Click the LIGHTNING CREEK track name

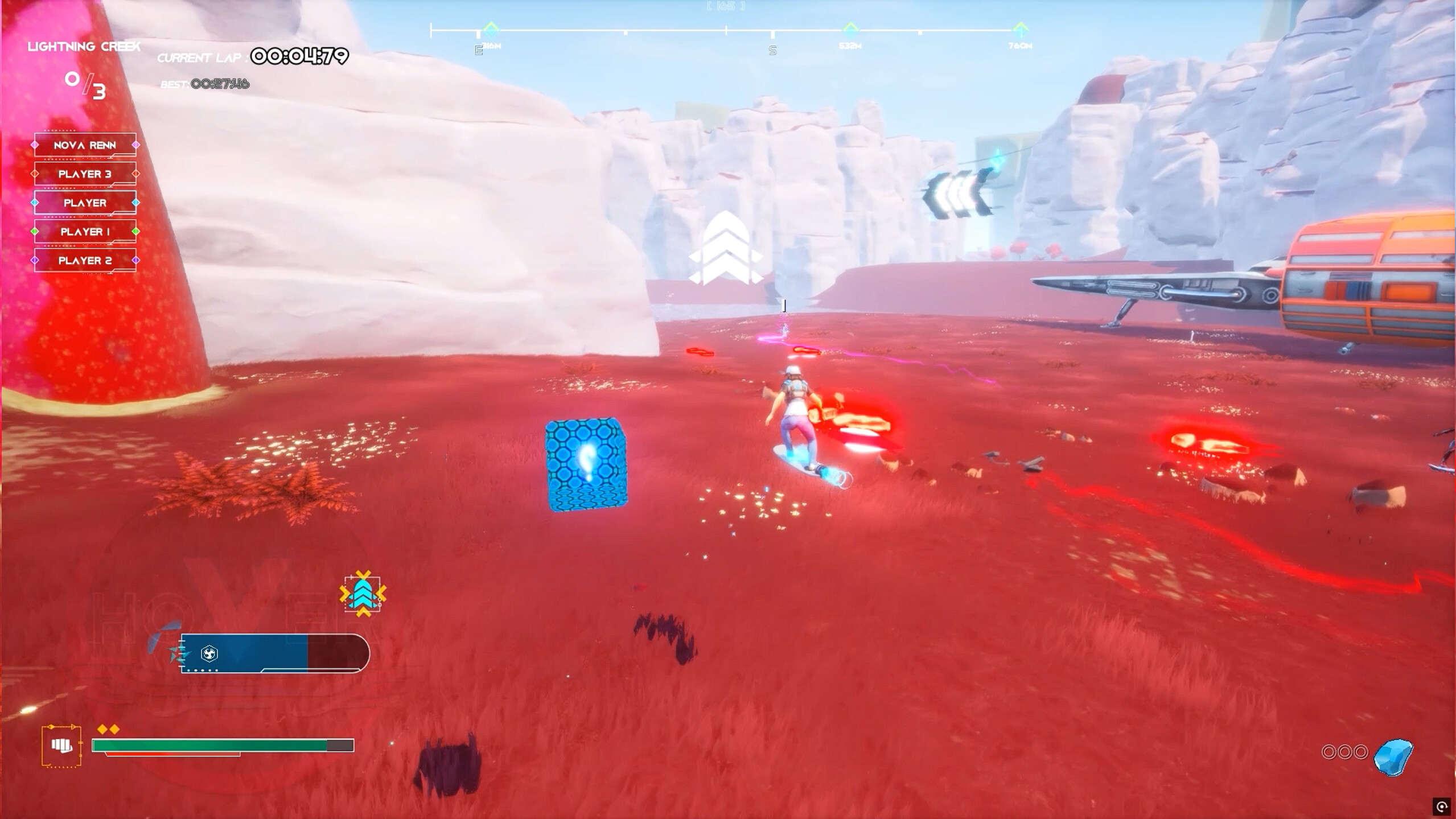(83, 46)
